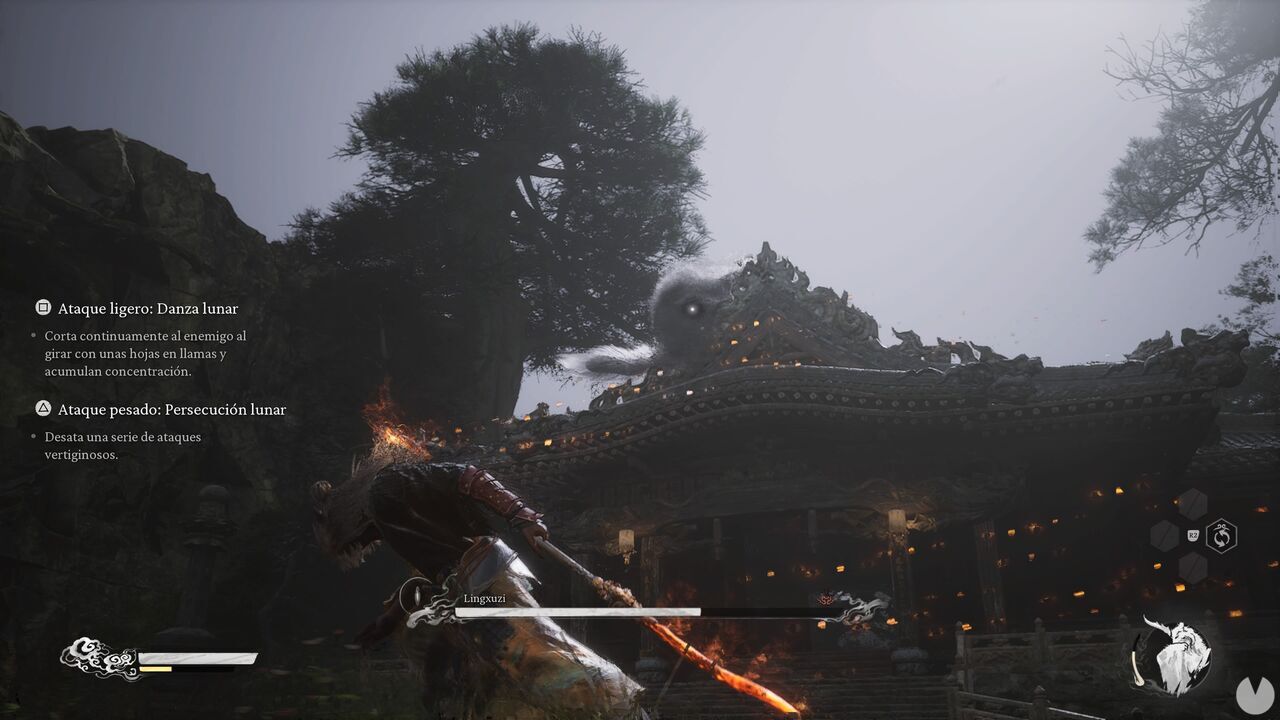Click the Danza lunar tutorial heading

click(x=149, y=308)
